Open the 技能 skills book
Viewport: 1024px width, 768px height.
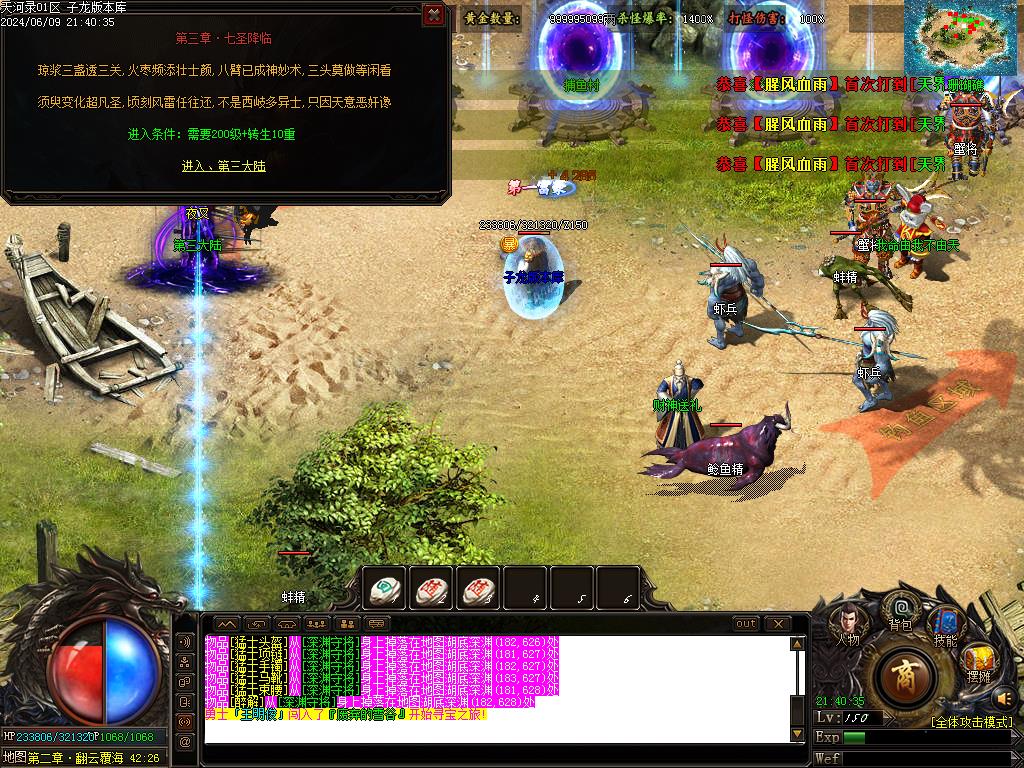click(944, 625)
